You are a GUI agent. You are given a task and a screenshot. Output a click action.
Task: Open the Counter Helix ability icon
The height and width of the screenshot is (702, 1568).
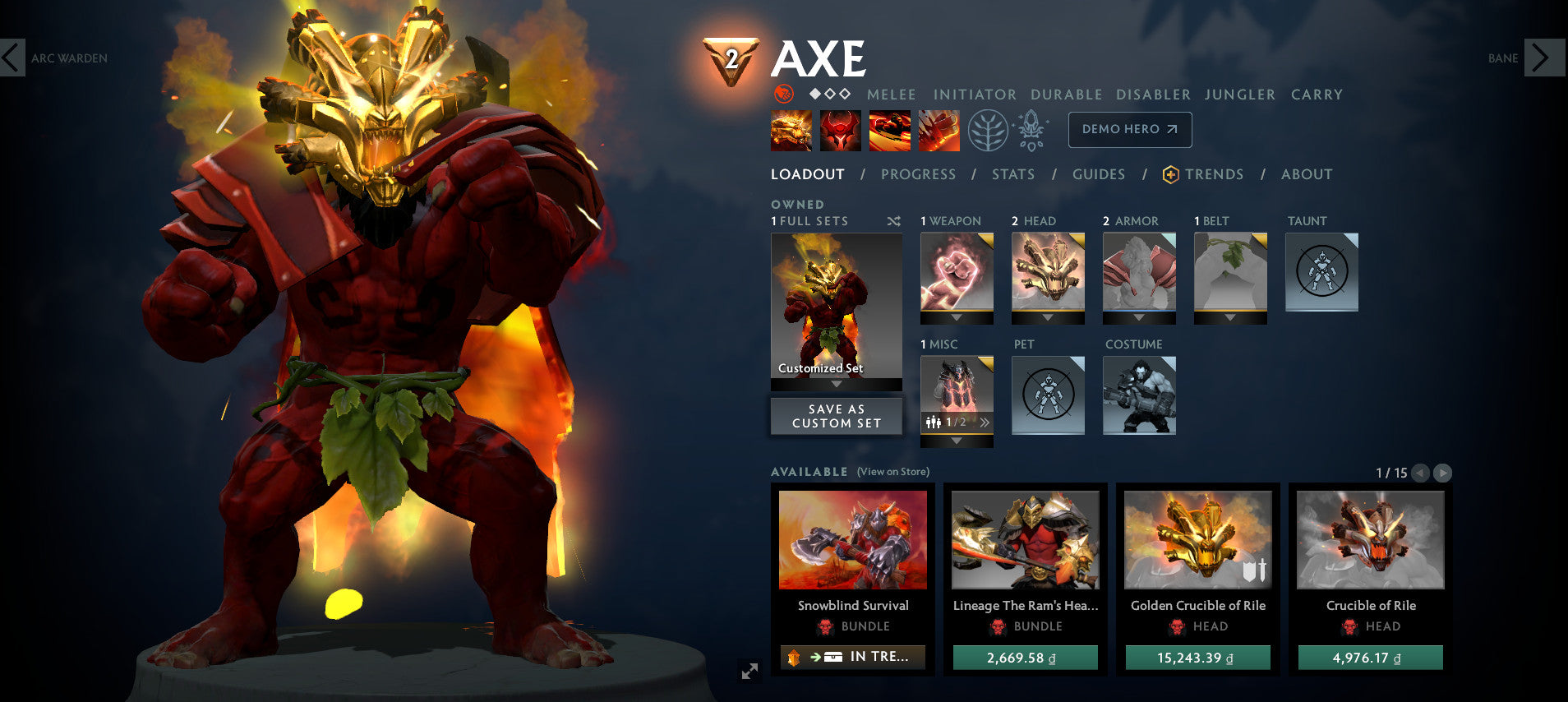coord(889,130)
